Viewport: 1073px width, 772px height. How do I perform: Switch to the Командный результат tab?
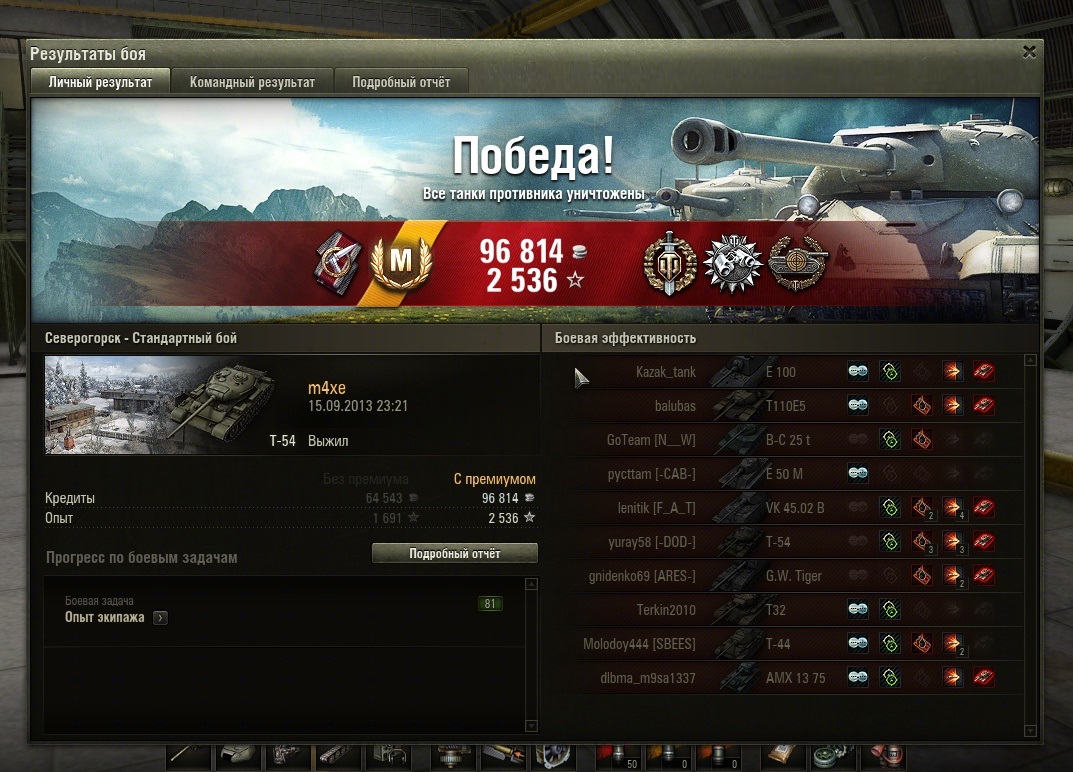click(252, 83)
